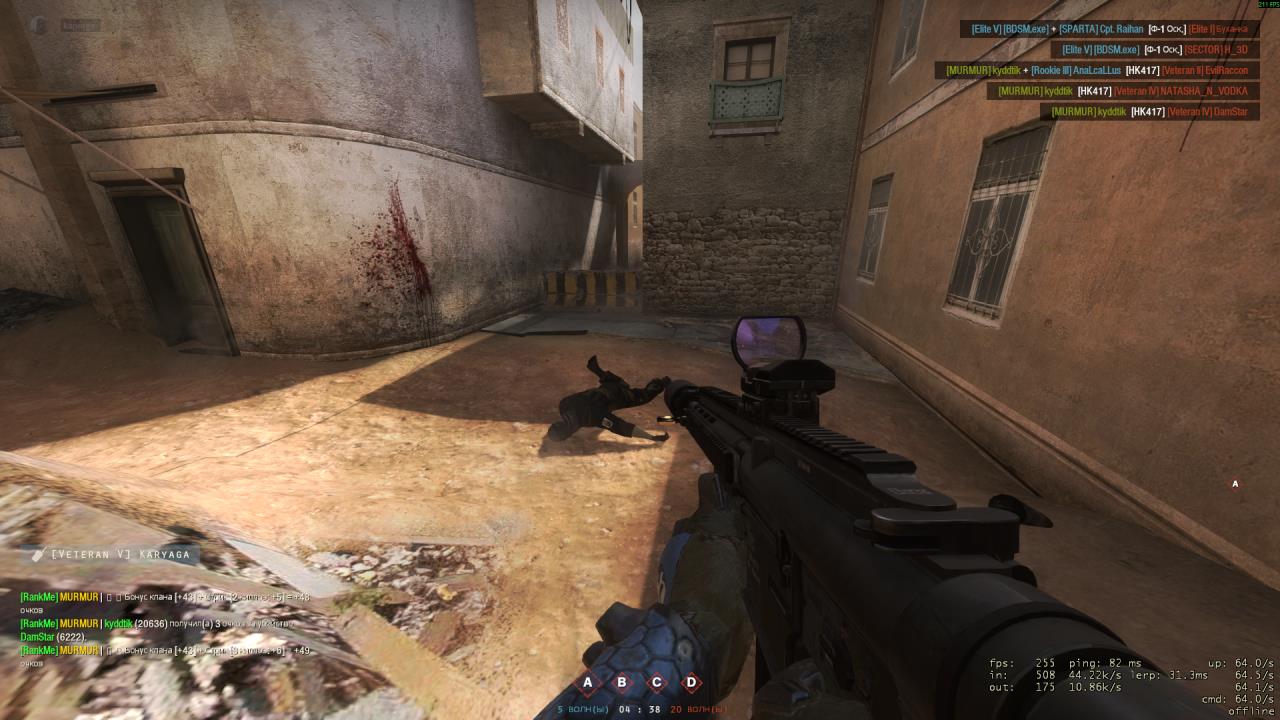Click the red objective A waypoint marker
Screen dimensions: 1280x720
1235,484
